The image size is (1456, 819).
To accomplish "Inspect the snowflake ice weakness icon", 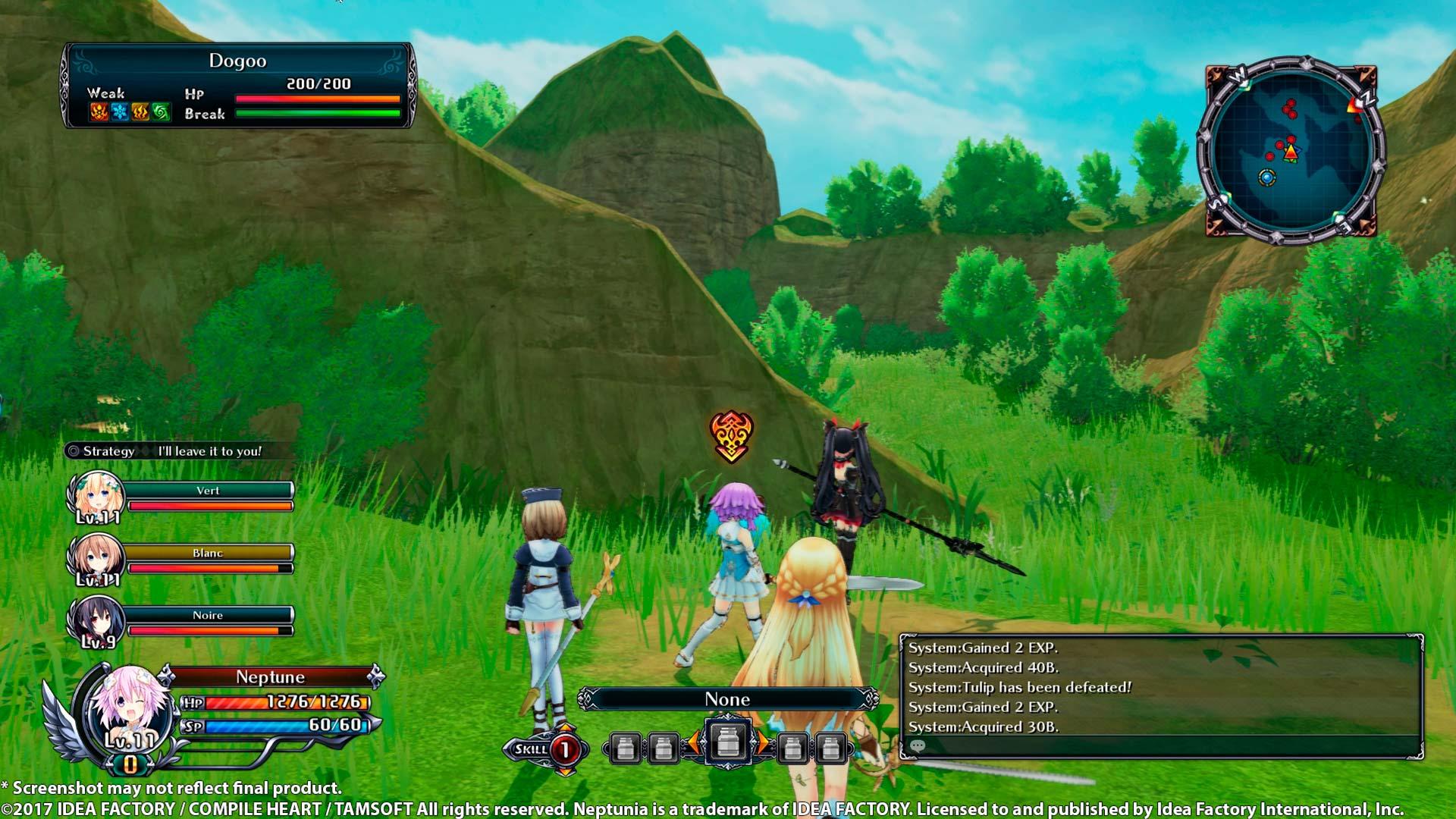I will click(120, 113).
